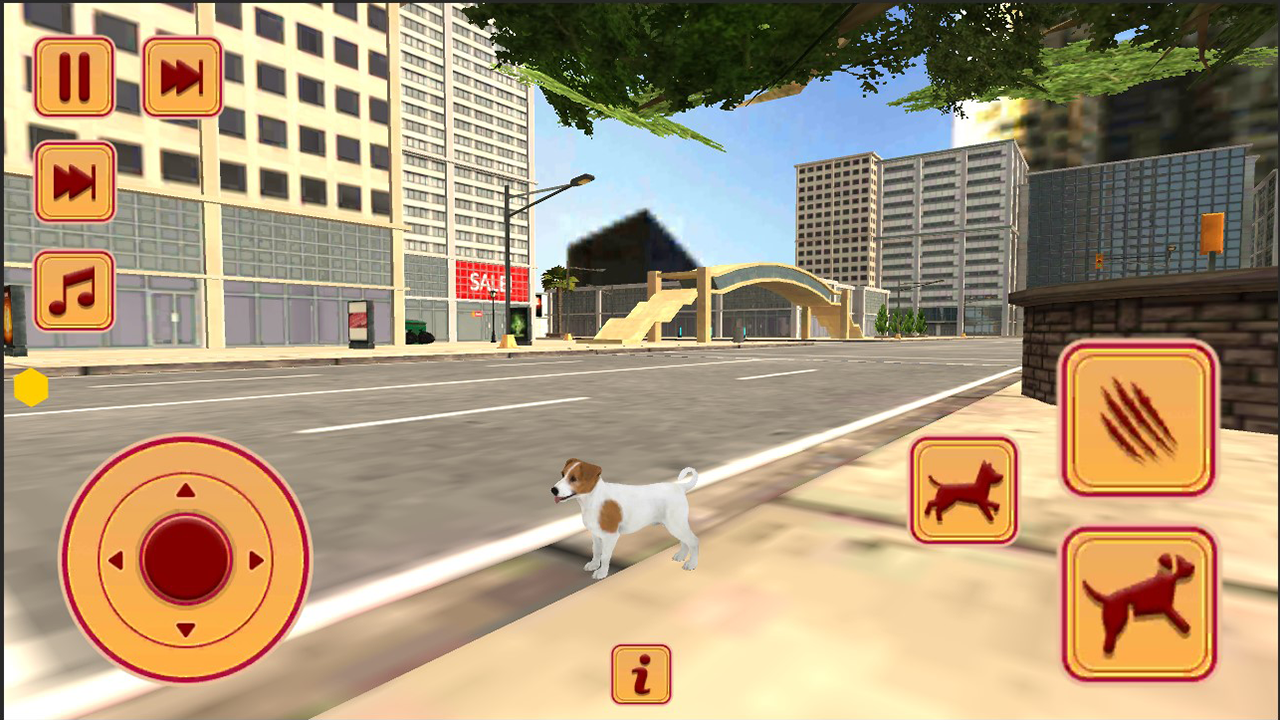
Task: Tap the scratch marks attack square
Action: click(x=1138, y=418)
